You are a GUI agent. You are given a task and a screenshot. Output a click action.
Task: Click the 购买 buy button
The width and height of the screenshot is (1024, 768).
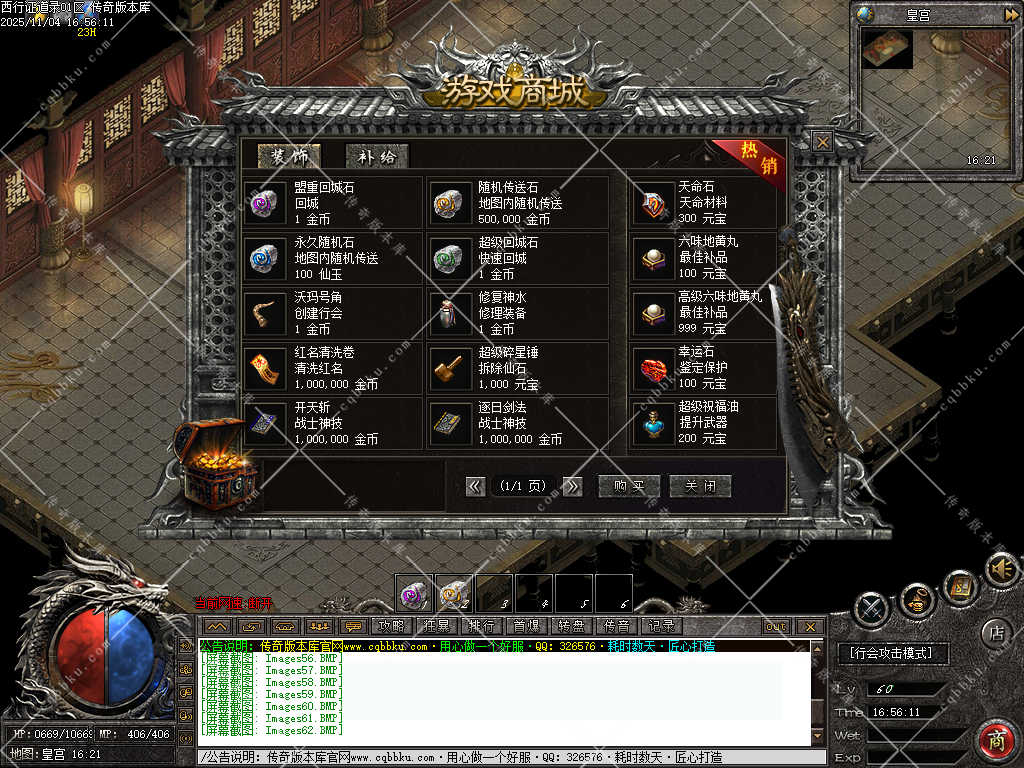tap(629, 486)
